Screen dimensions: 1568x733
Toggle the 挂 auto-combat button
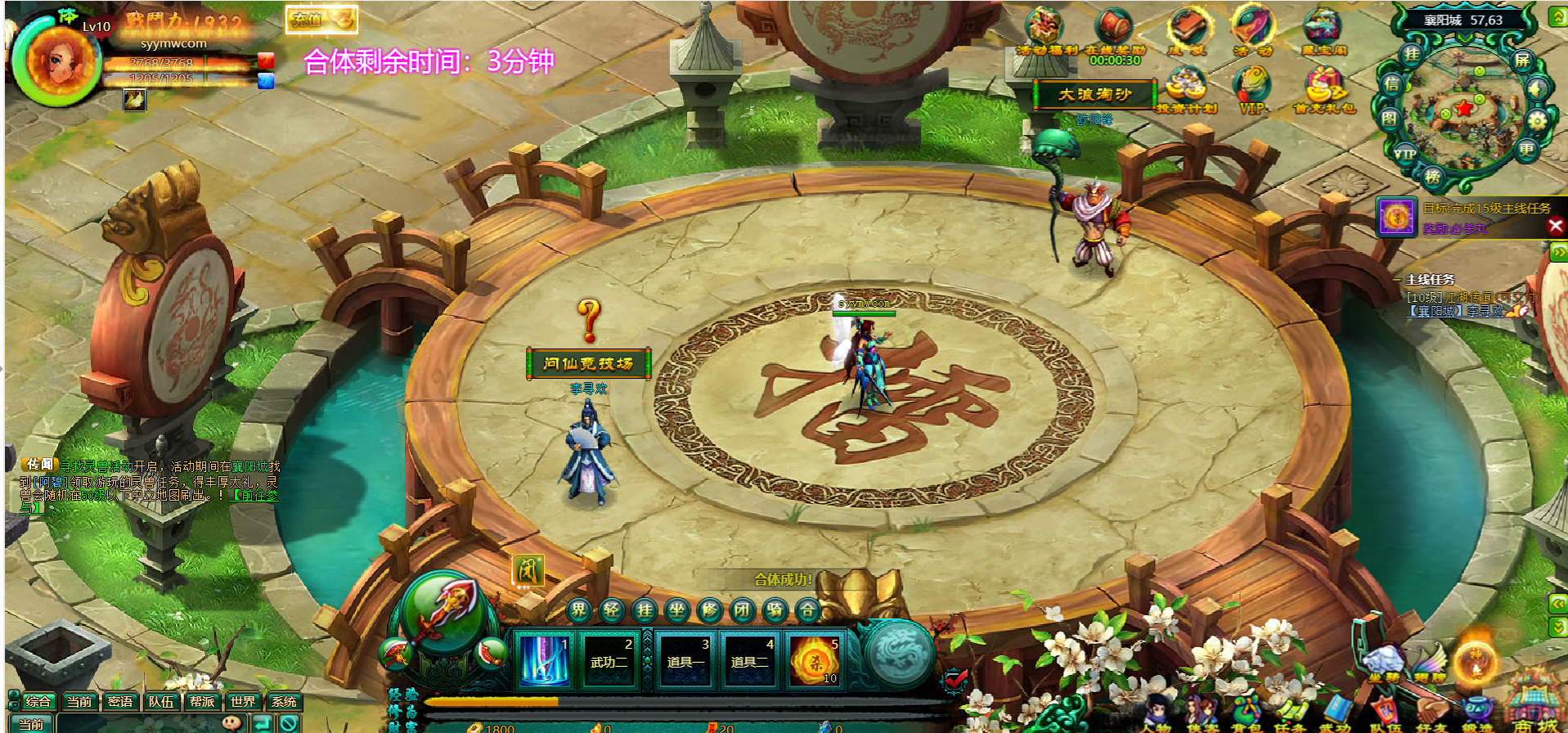645,609
